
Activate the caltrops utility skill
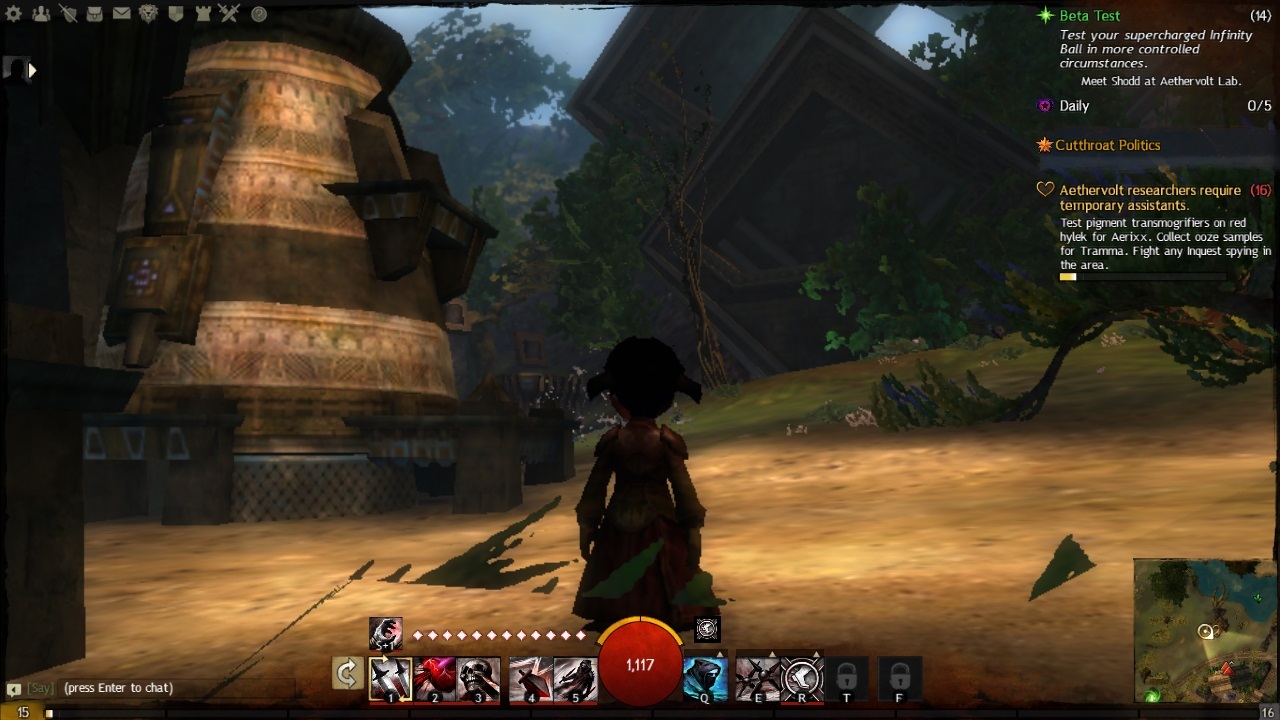(757, 679)
